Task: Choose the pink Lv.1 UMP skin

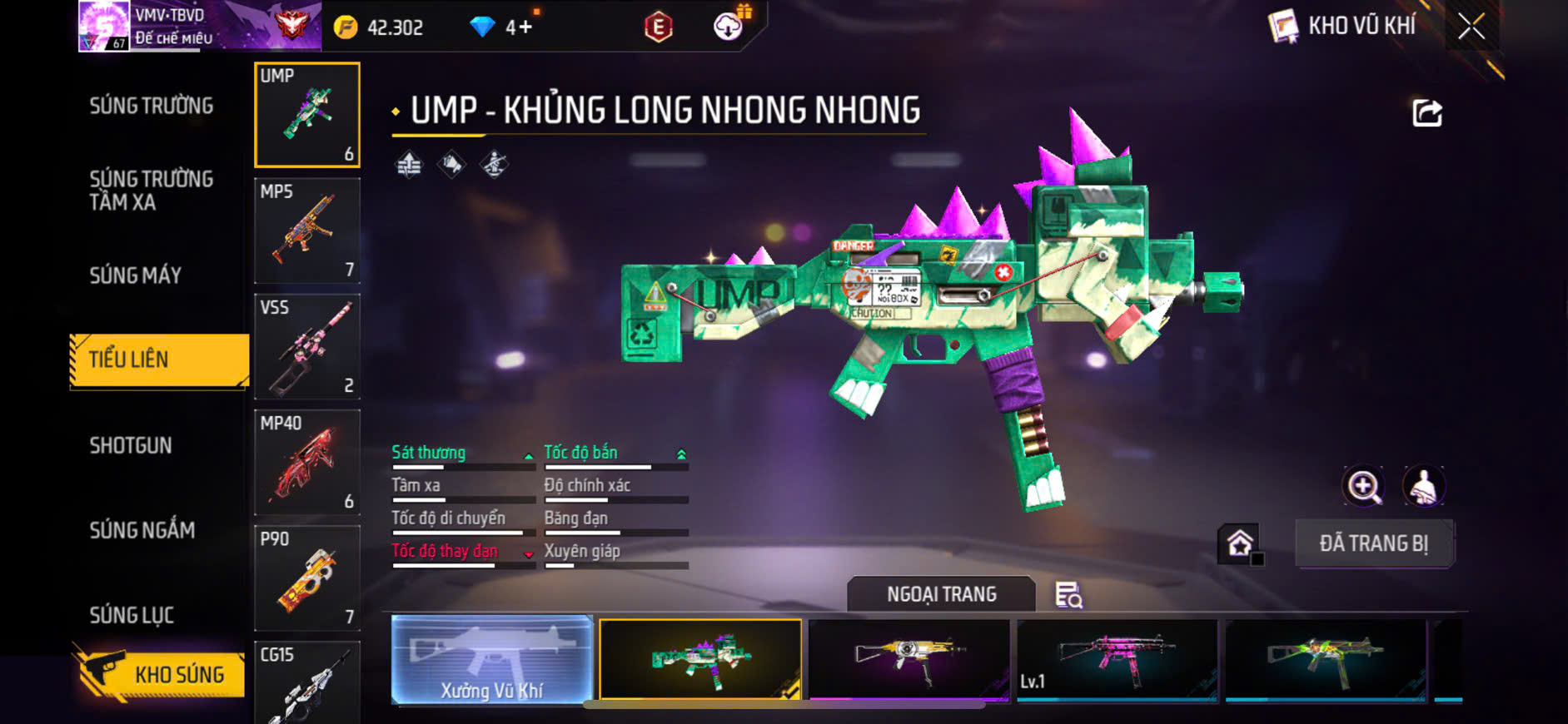Action: click(1117, 660)
